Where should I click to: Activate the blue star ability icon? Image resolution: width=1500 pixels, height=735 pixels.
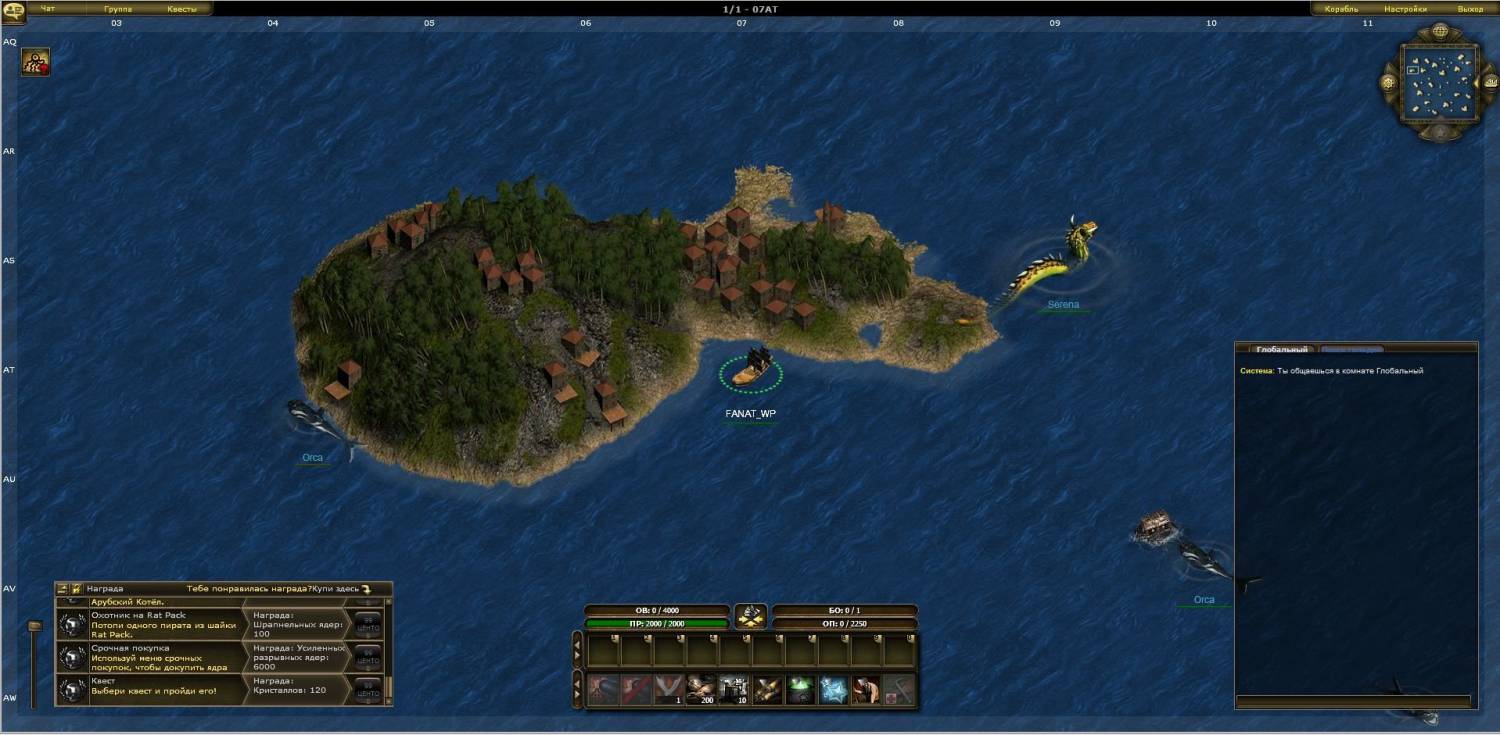coord(833,689)
